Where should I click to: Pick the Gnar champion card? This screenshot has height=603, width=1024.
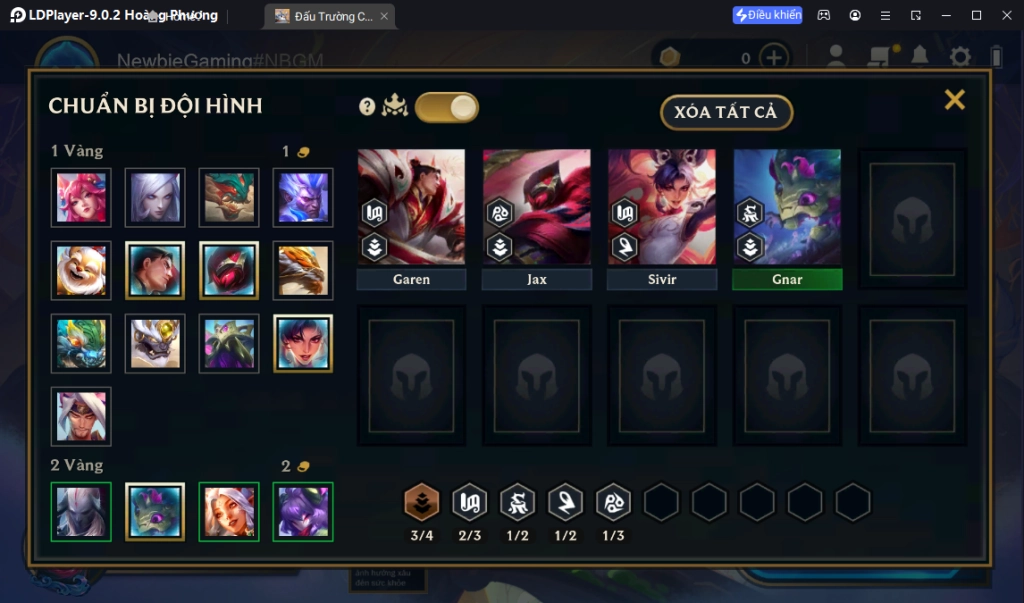coord(787,208)
